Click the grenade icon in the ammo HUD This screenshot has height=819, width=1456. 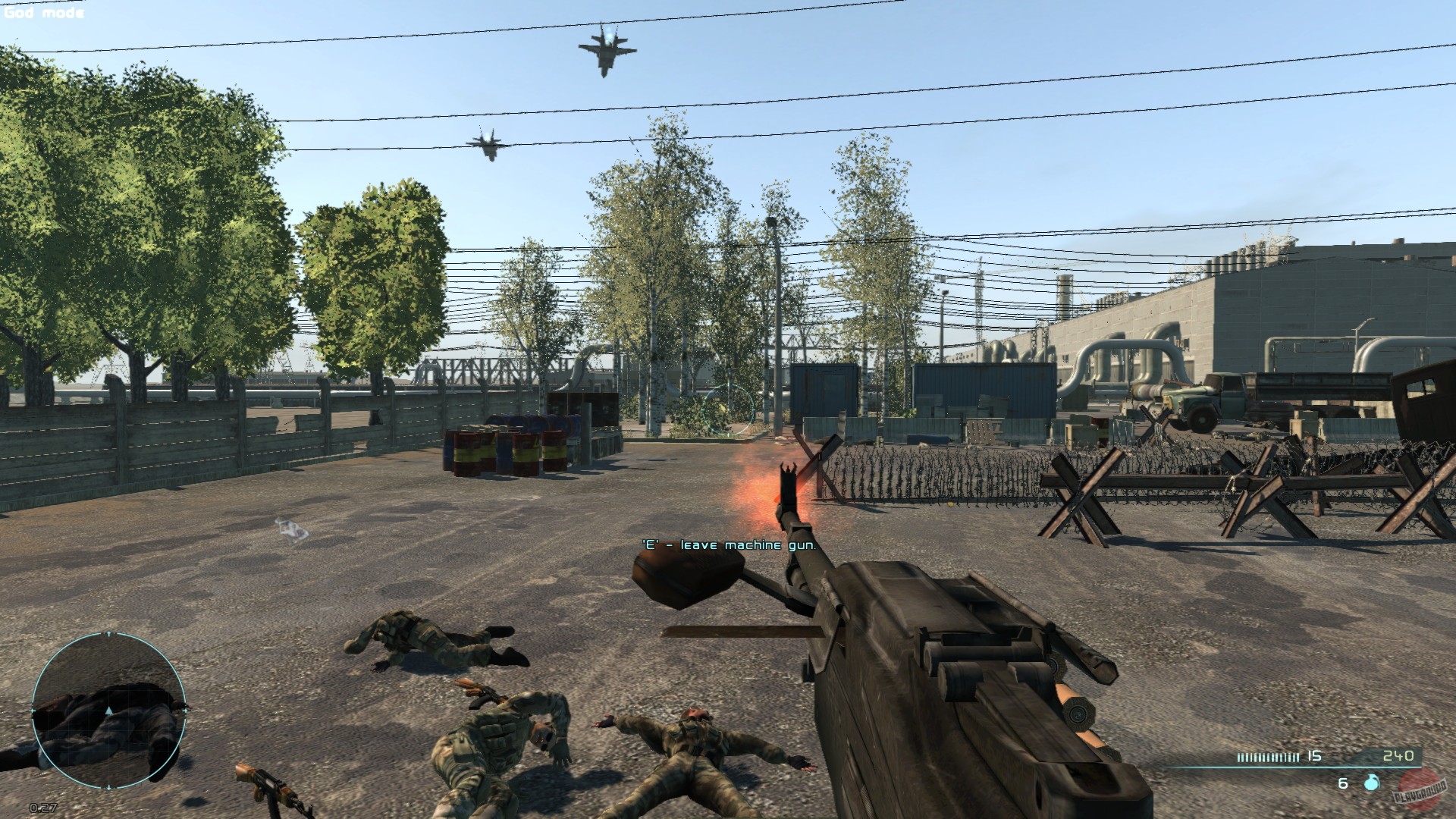(1371, 783)
